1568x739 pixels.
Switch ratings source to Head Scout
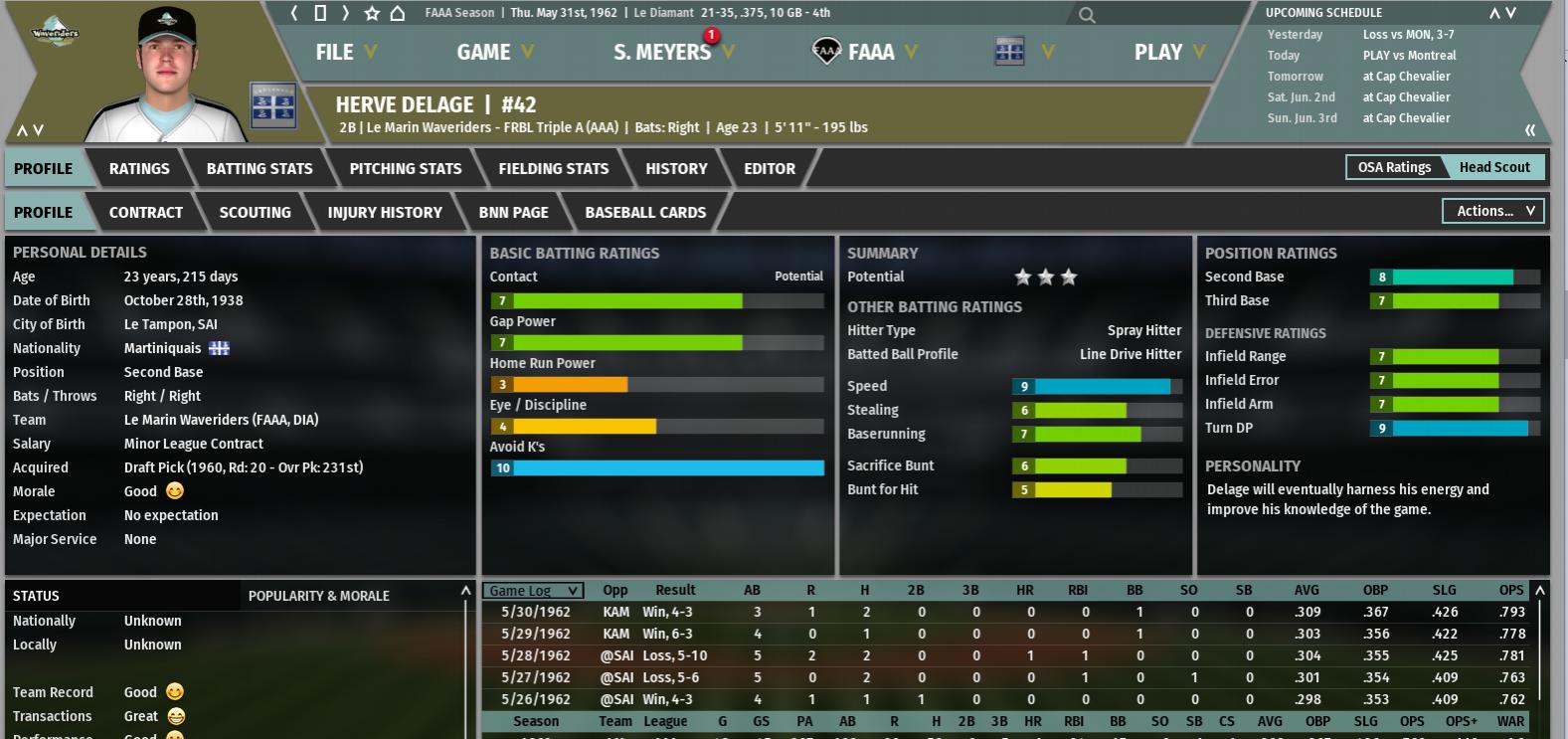(x=1494, y=167)
